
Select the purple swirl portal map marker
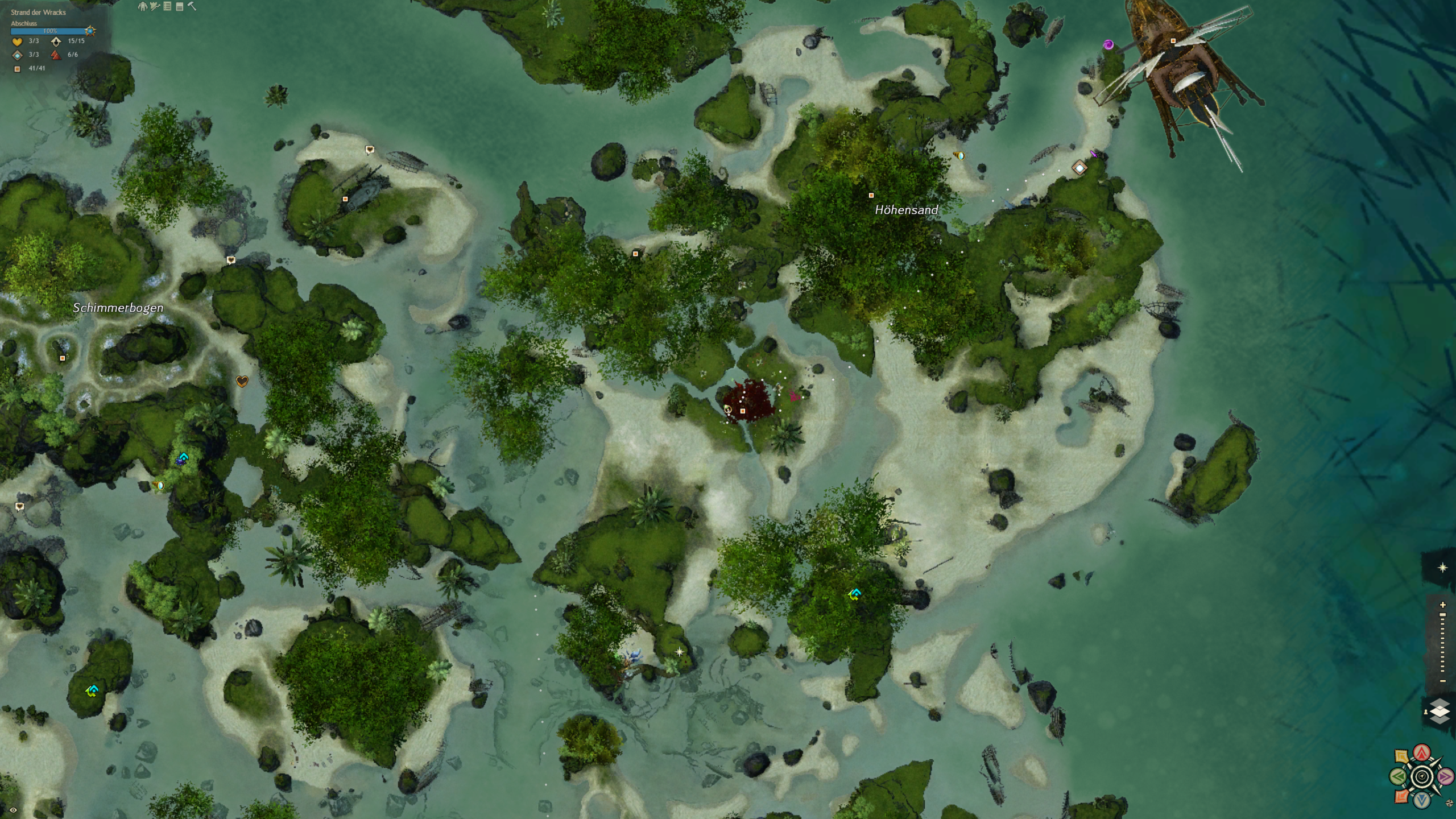1108,44
